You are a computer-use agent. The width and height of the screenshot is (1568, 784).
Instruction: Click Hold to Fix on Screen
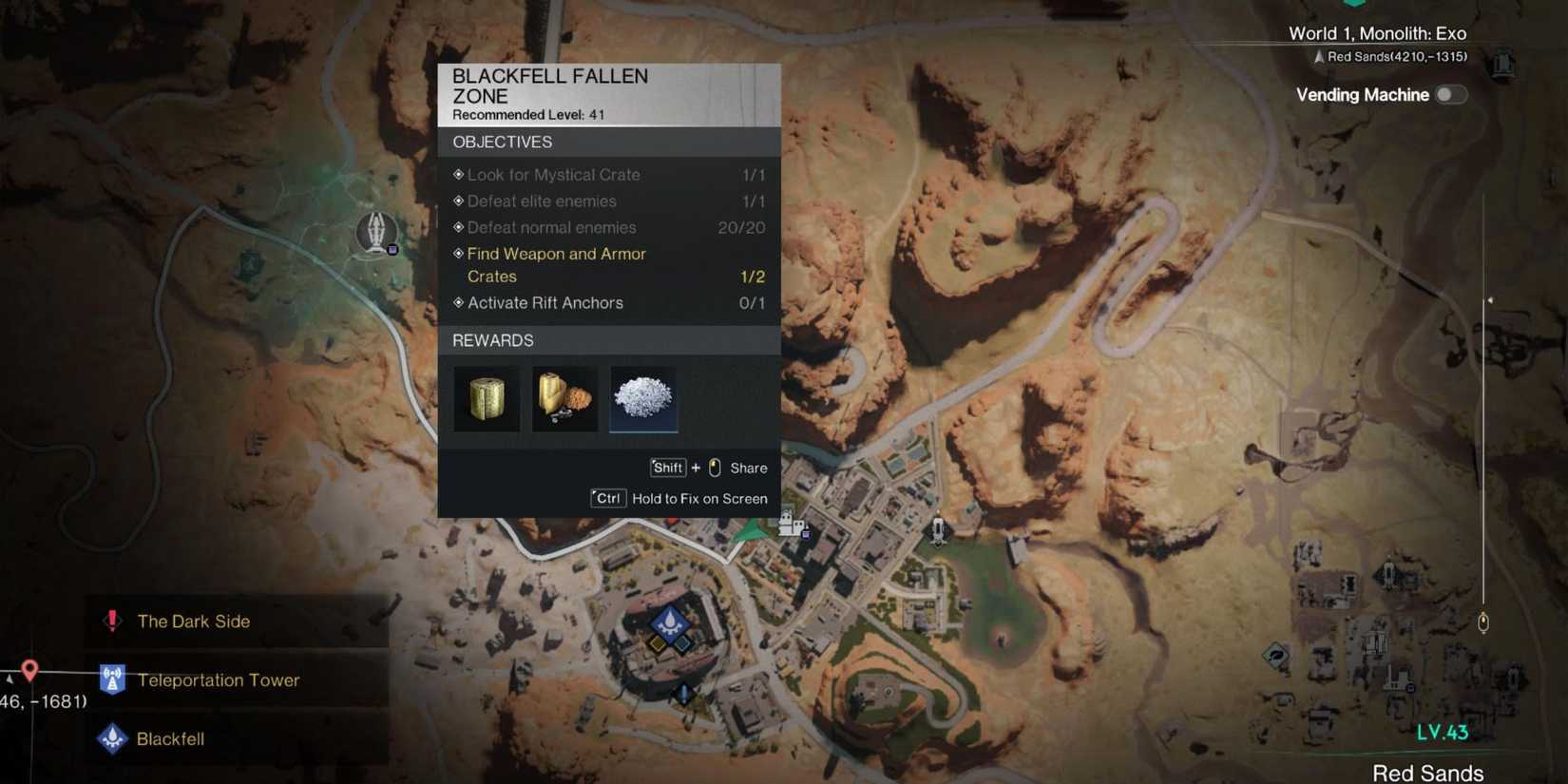(700, 498)
